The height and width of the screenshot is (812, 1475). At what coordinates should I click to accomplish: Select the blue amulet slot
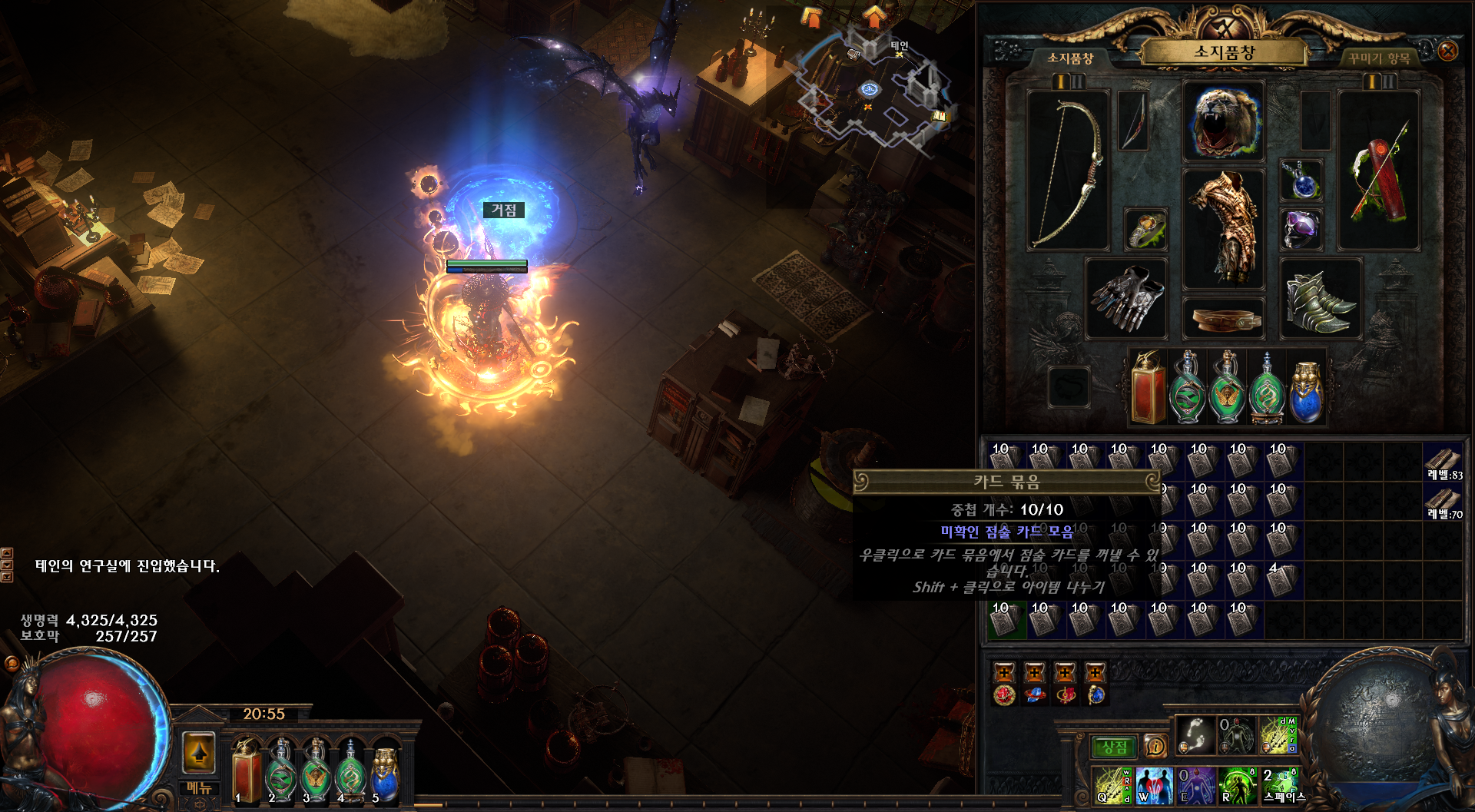tap(1301, 181)
